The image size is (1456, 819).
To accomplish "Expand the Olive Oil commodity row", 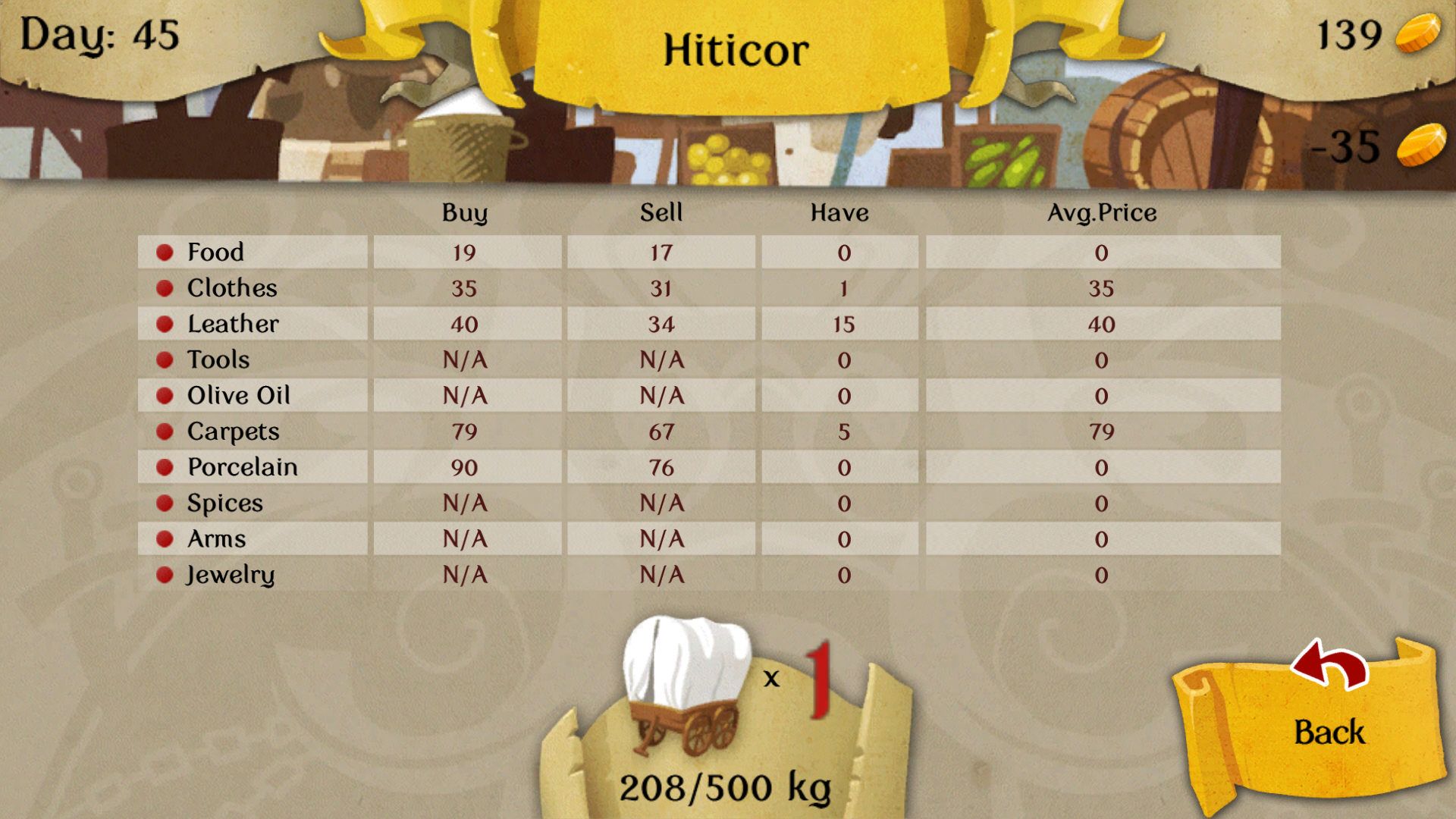I will 239,394.
